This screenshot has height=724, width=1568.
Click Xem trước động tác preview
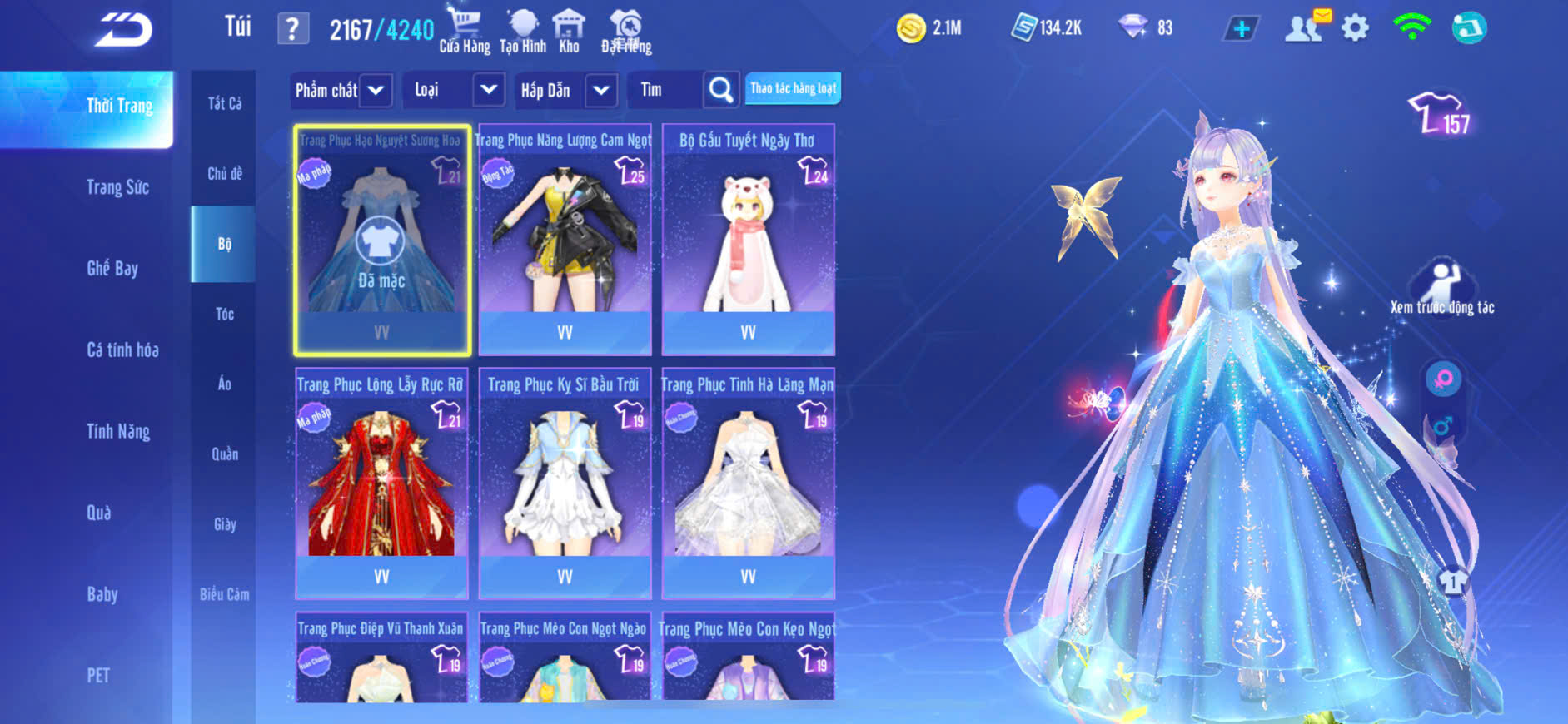pyautogui.click(x=1442, y=288)
